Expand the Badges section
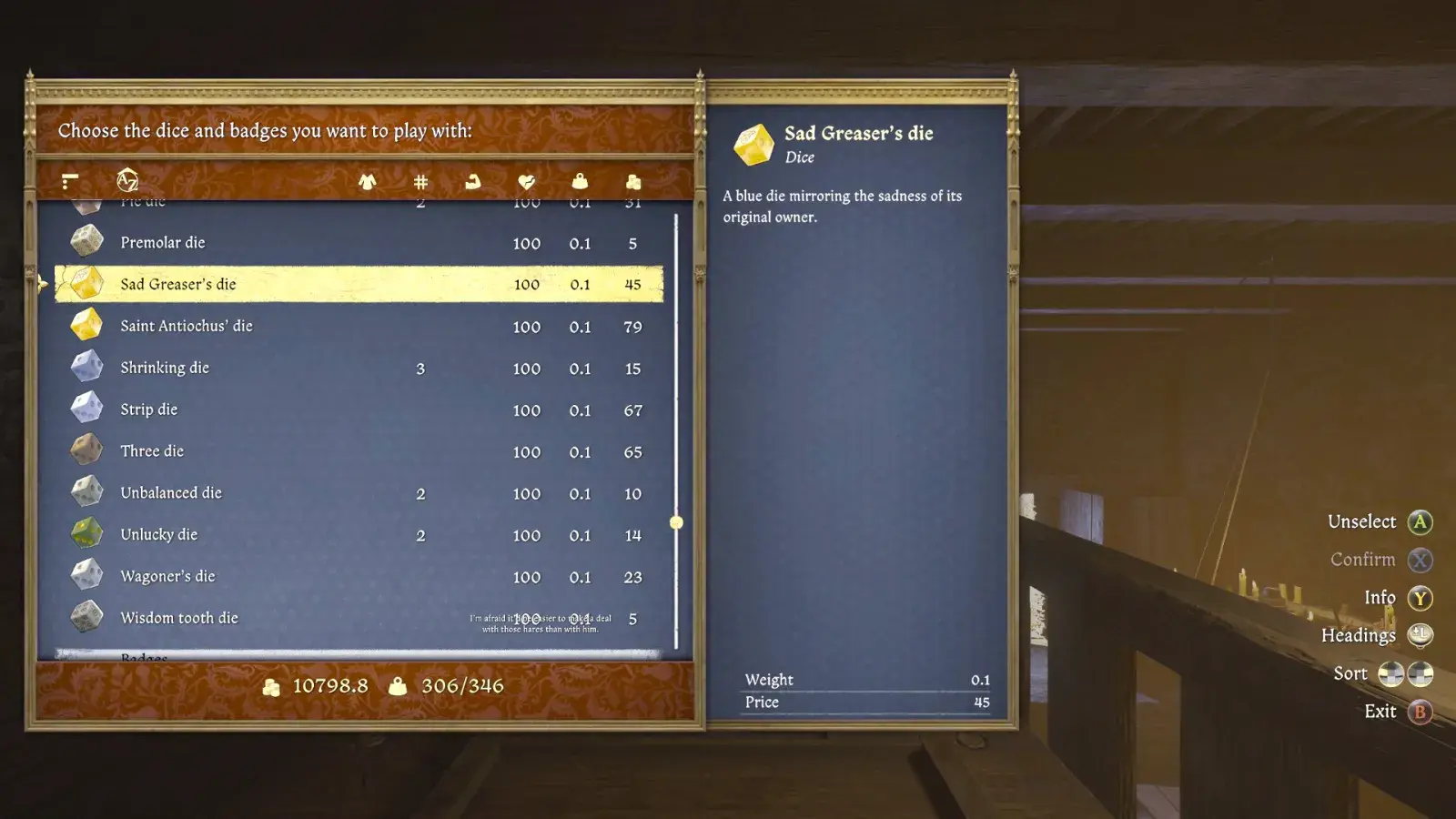Viewport: 1456px width, 819px height. click(273, 655)
